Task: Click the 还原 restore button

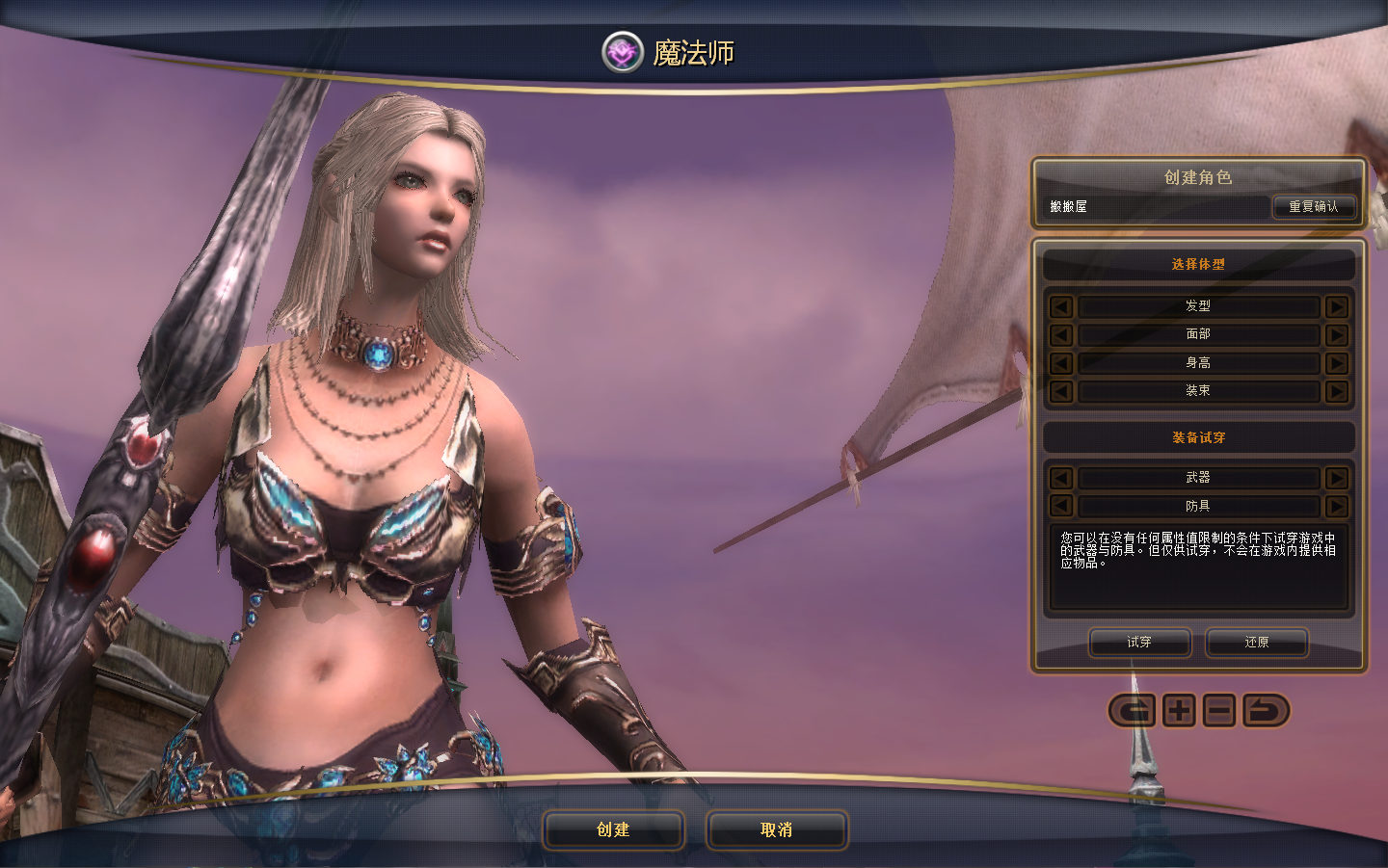Action: (1256, 642)
